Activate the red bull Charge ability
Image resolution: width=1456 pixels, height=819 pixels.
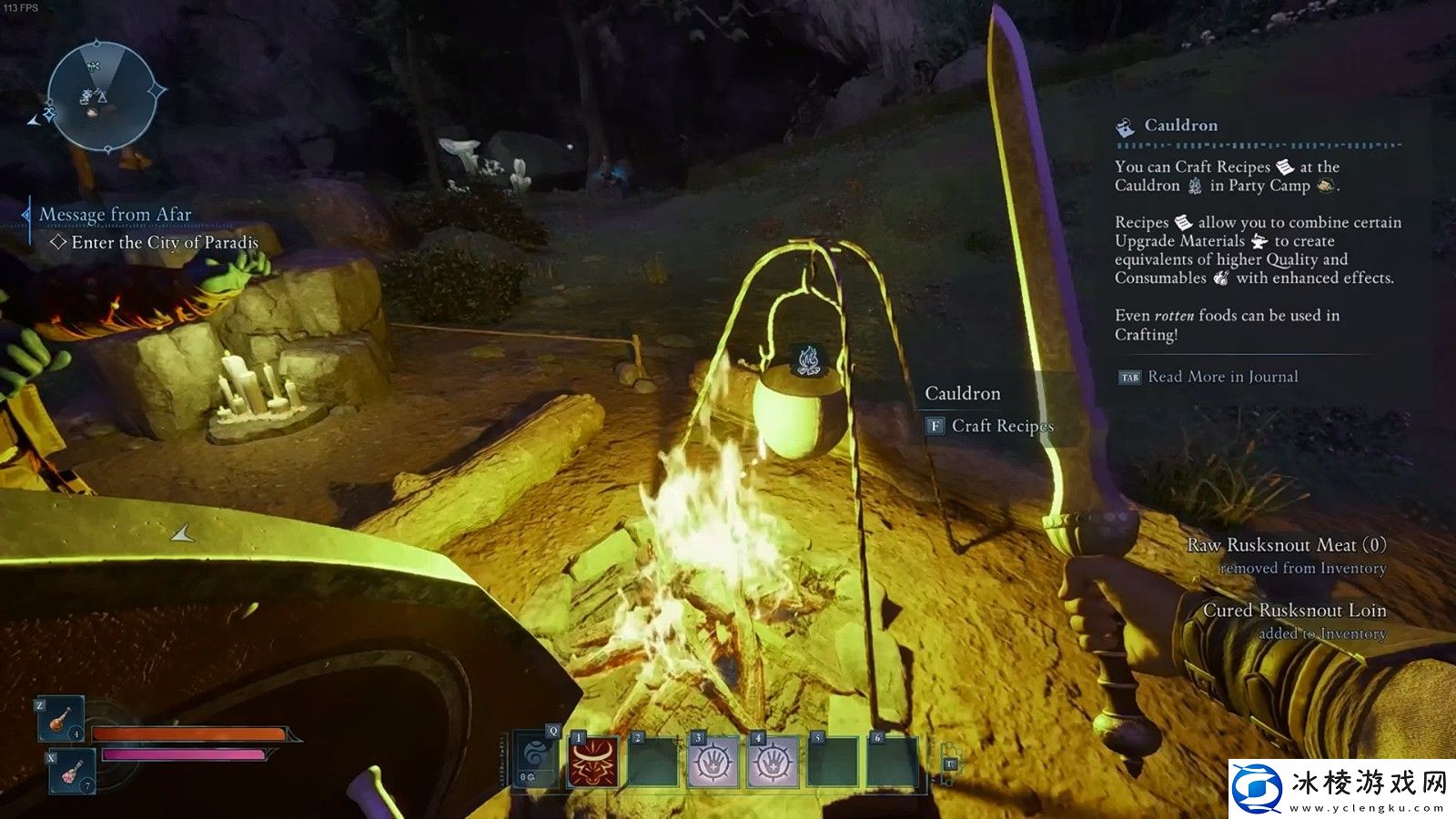click(593, 761)
